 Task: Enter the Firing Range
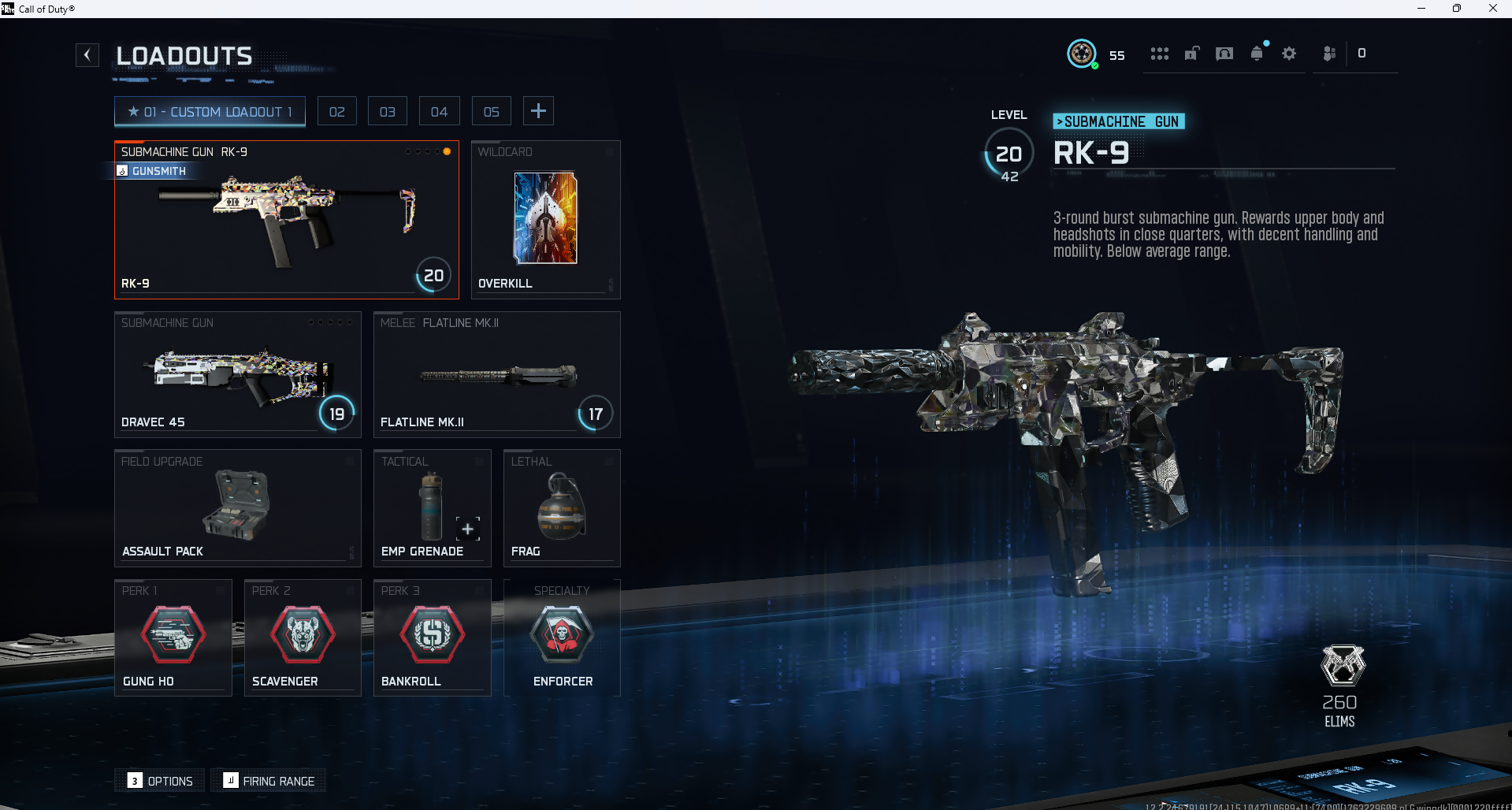pyautogui.click(x=269, y=781)
